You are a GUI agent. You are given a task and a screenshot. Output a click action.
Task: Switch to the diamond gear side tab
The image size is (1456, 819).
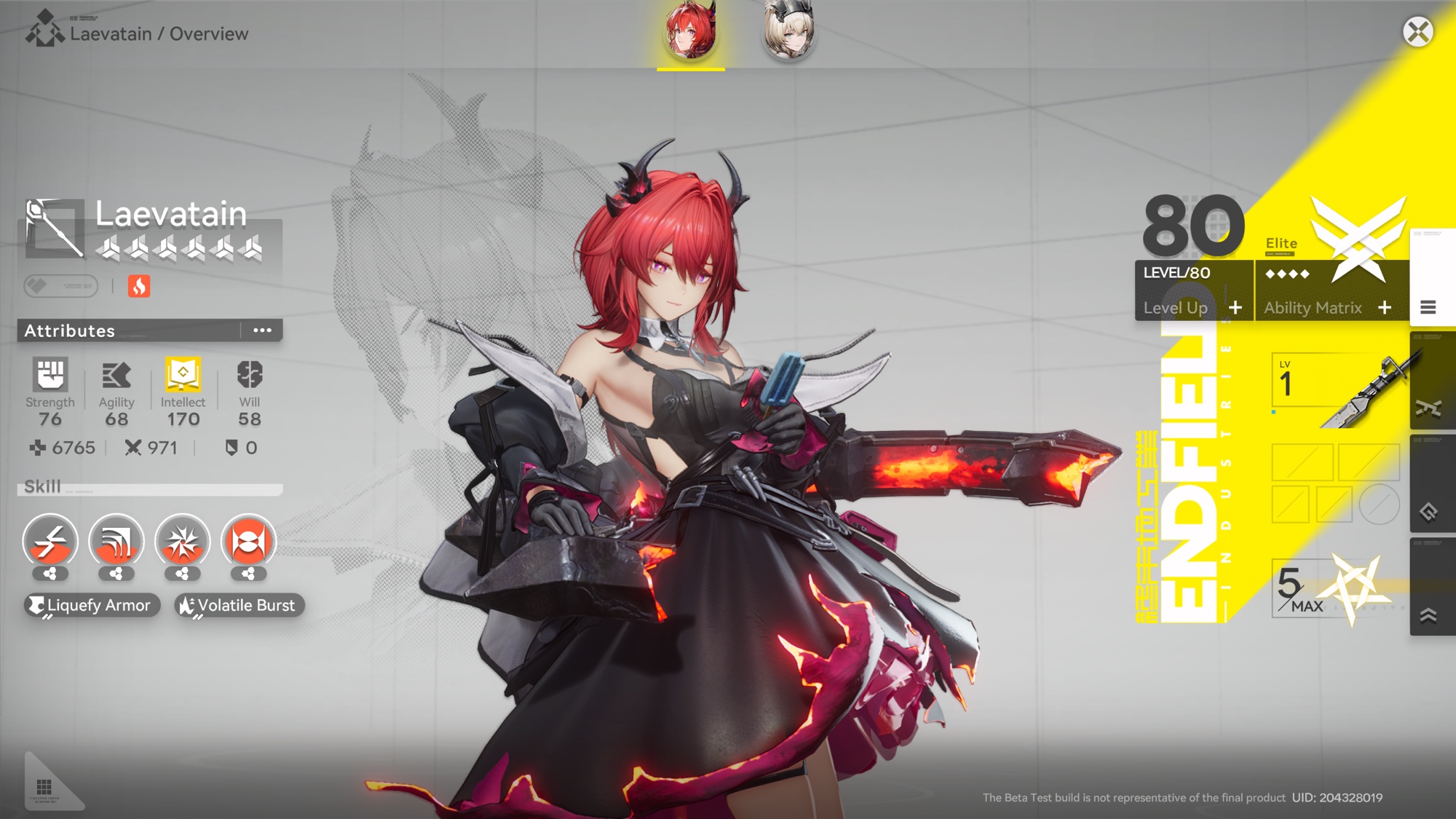pyautogui.click(x=1428, y=512)
